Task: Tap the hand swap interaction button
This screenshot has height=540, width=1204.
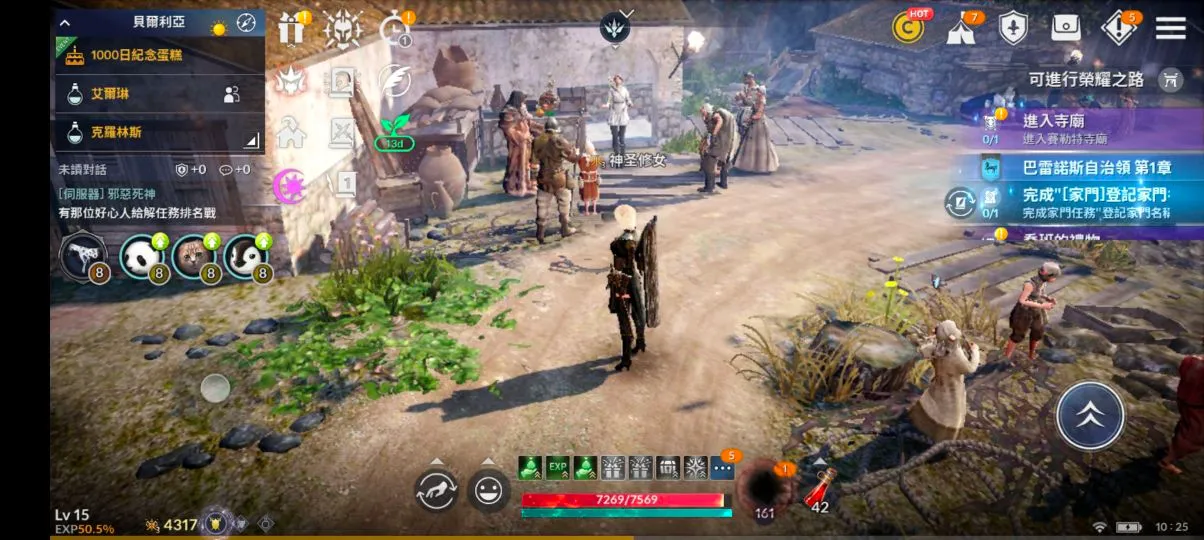Action: [437, 490]
